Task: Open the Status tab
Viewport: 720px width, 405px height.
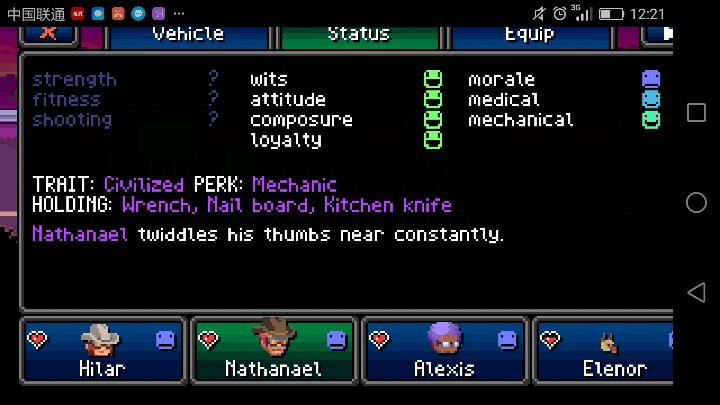Action: point(358,34)
